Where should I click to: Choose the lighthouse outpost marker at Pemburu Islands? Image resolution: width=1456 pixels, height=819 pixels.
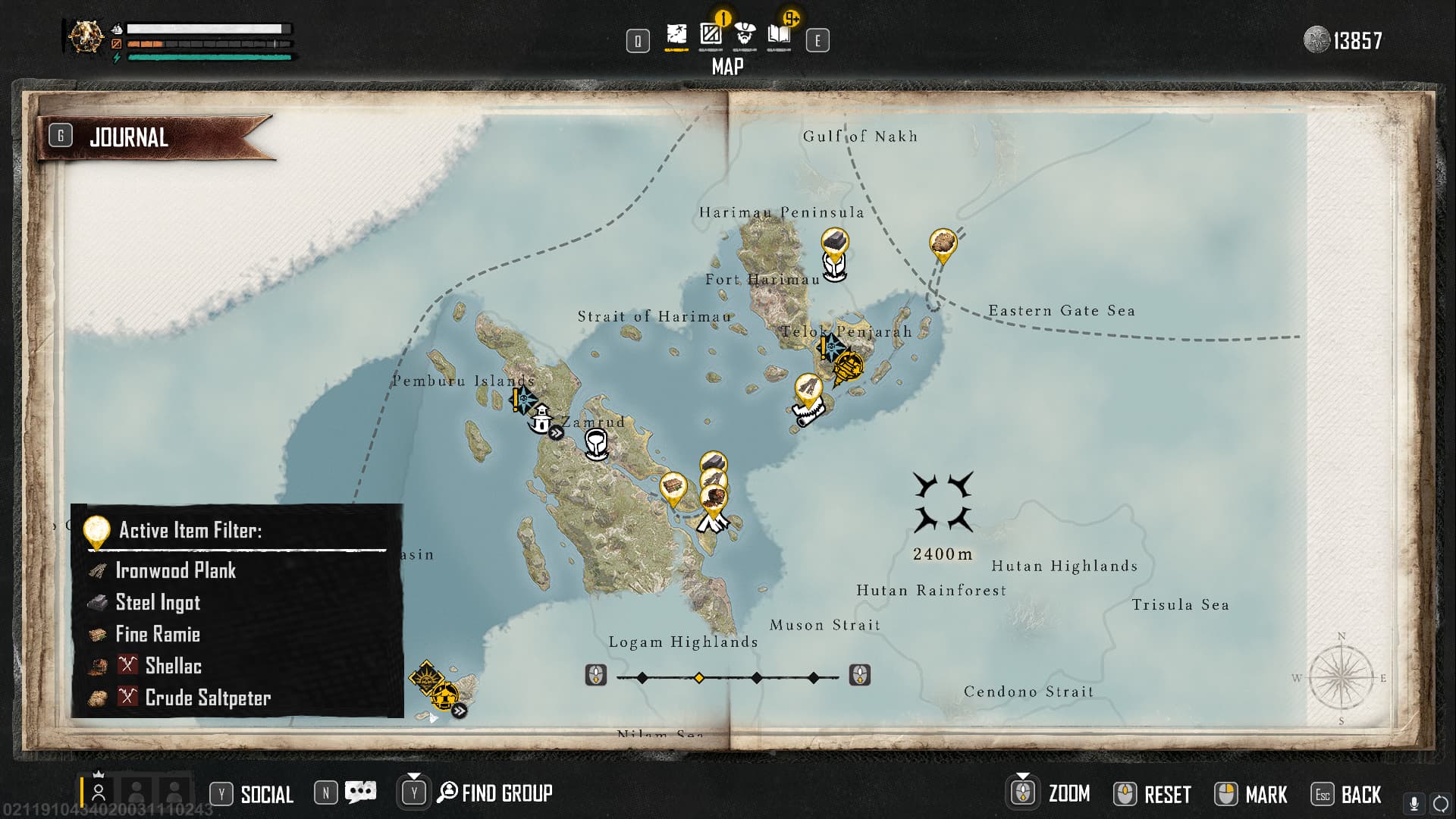point(541,419)
